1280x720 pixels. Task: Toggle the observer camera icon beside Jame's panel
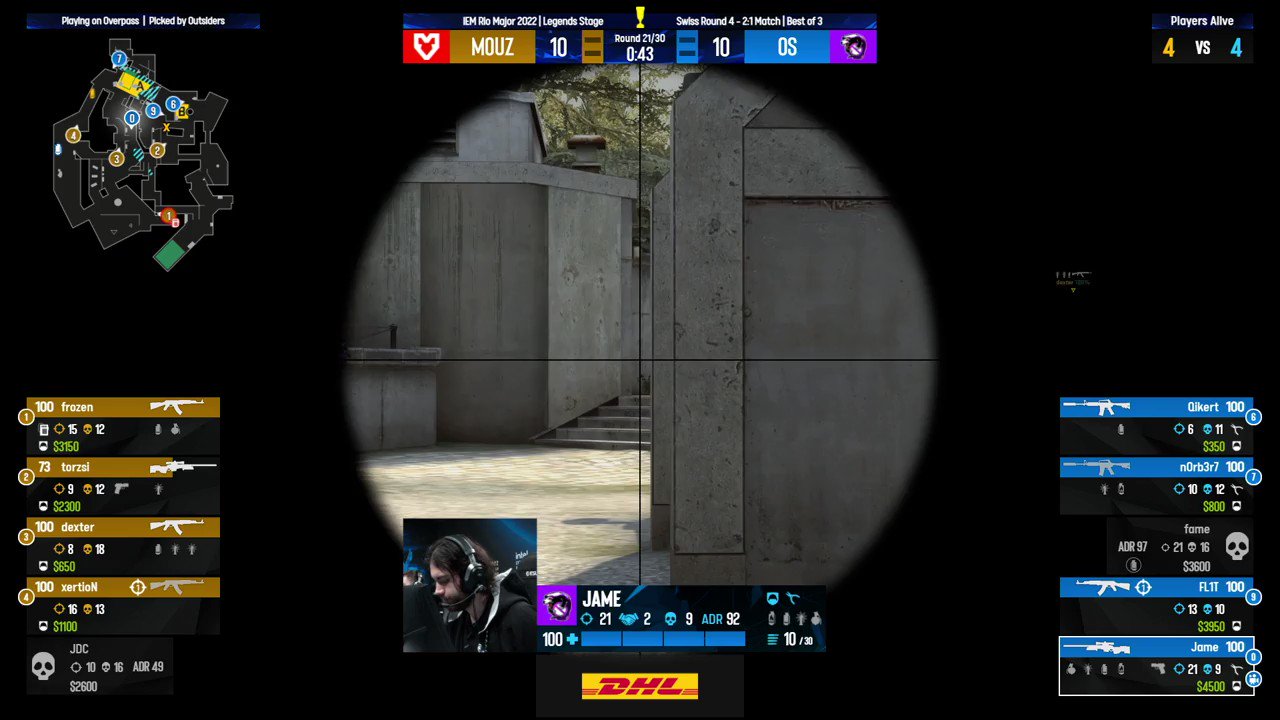click(1253, 678)
